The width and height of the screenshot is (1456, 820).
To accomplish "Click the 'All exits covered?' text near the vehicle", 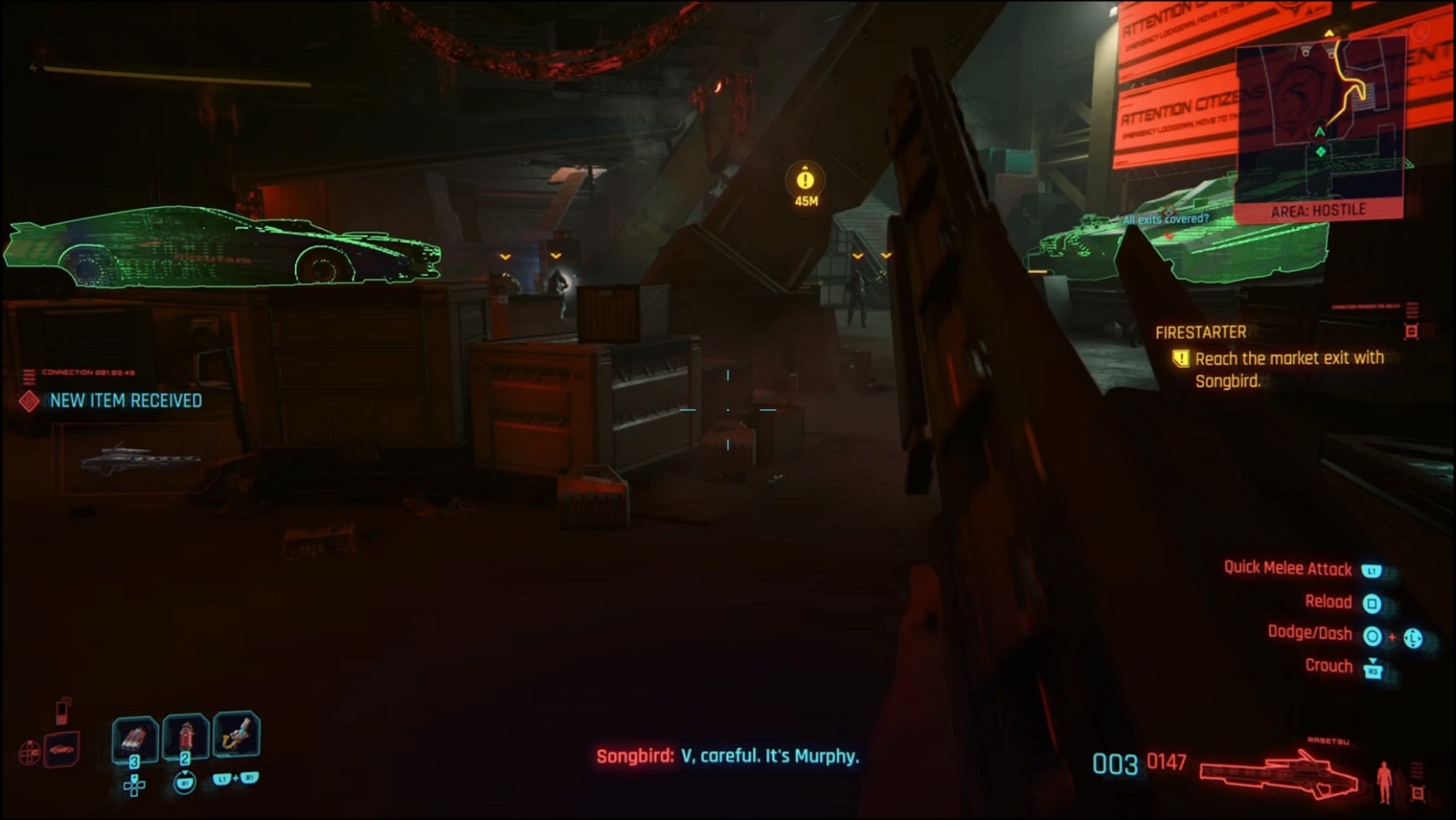I will (x=1166, y=218).
